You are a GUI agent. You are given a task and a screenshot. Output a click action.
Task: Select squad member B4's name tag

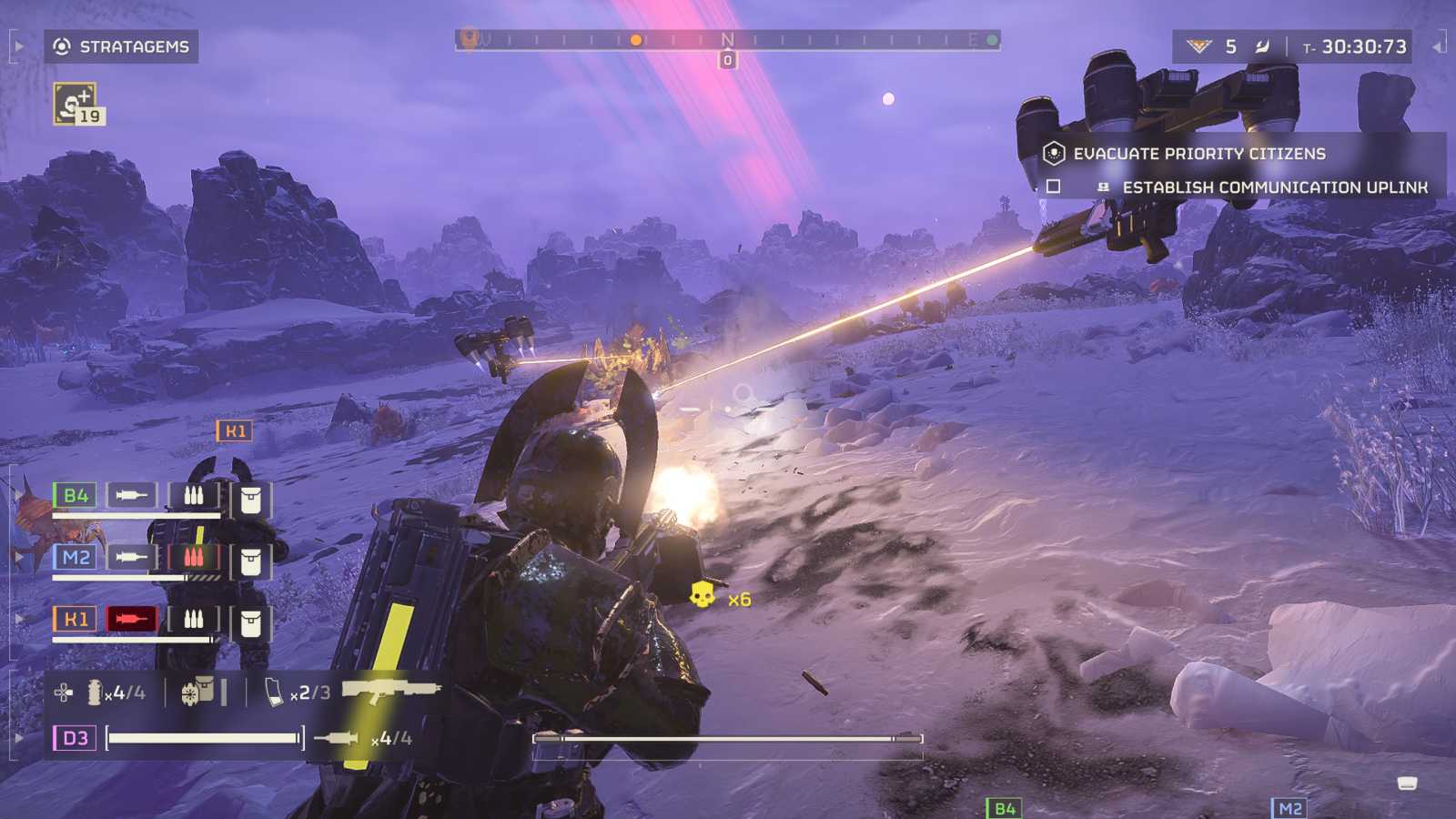pos(75,496)
